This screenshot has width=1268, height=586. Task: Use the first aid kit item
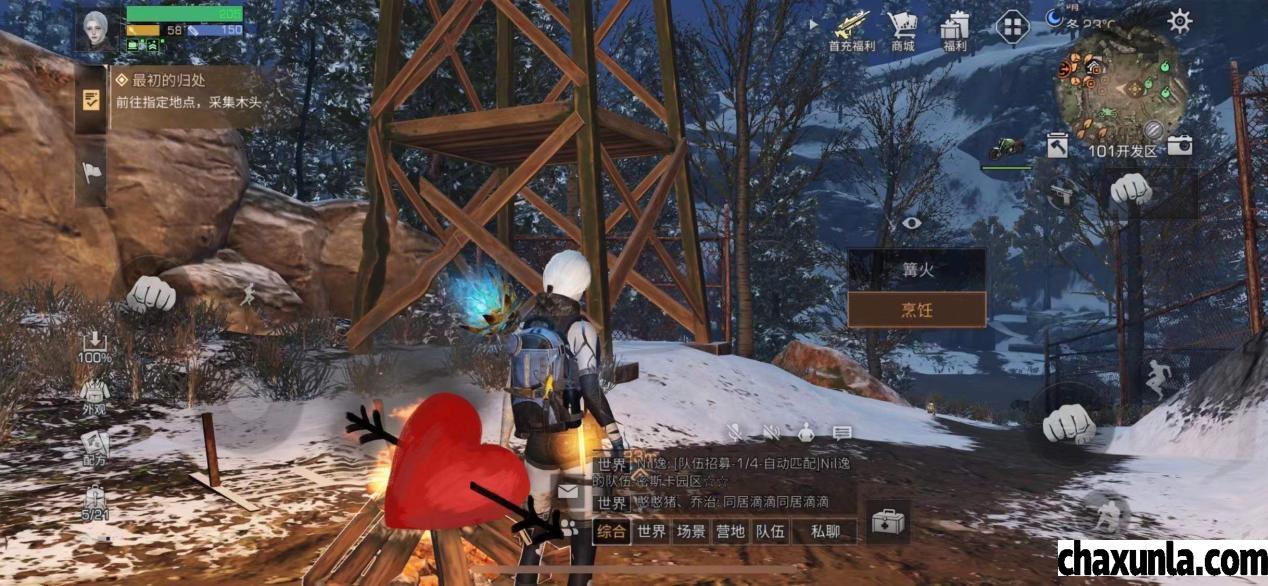point(887,522)
